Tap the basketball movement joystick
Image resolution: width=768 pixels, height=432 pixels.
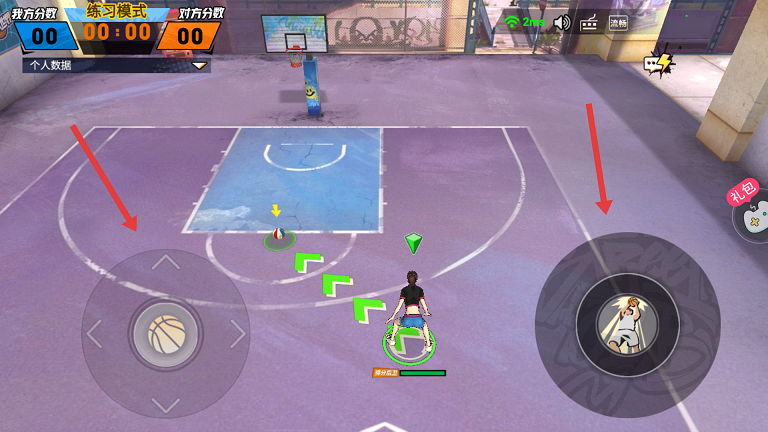pyautogui.click(x=166, y=334)
